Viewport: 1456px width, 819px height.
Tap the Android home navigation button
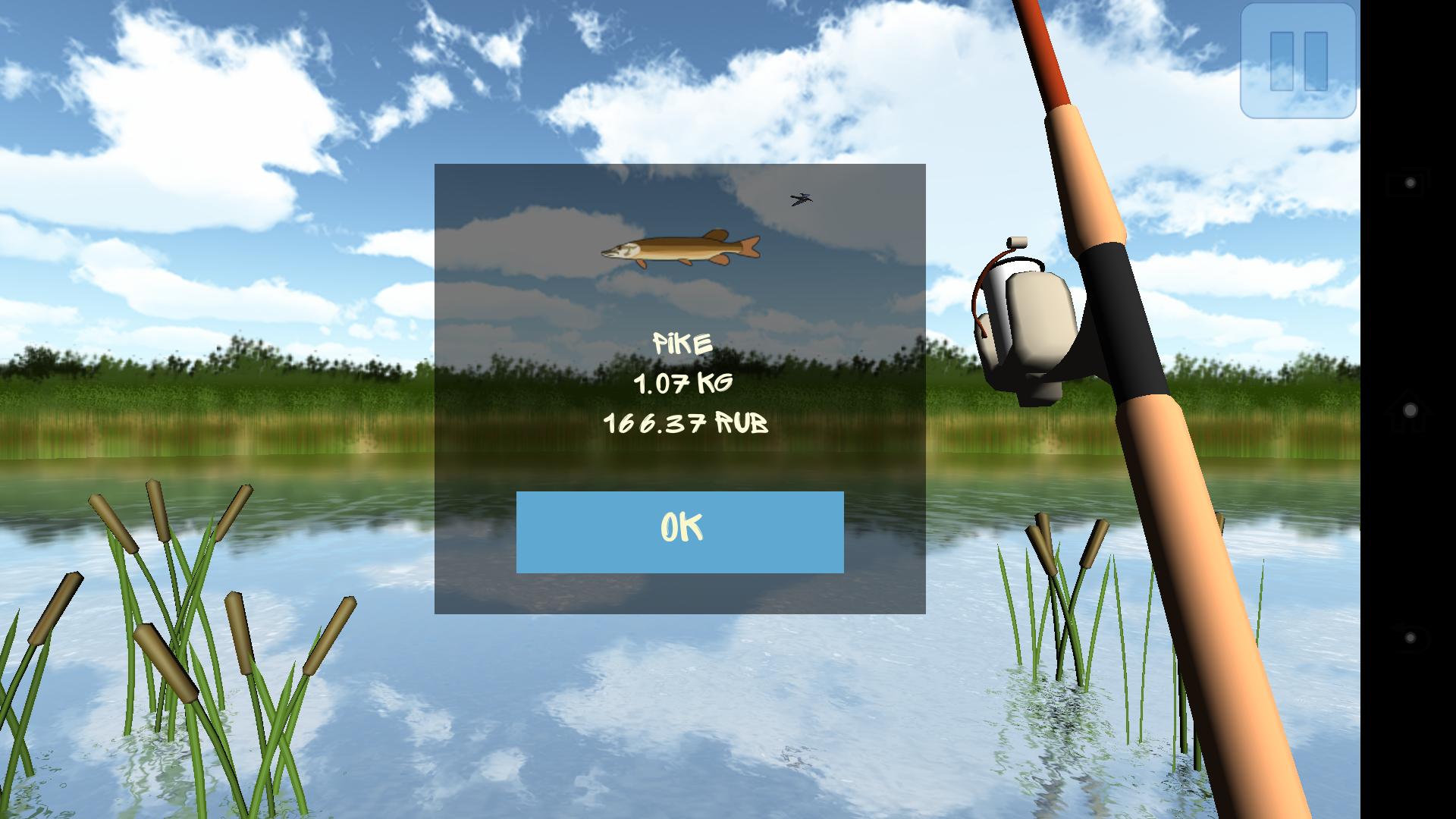click(x=1410, y=410)
